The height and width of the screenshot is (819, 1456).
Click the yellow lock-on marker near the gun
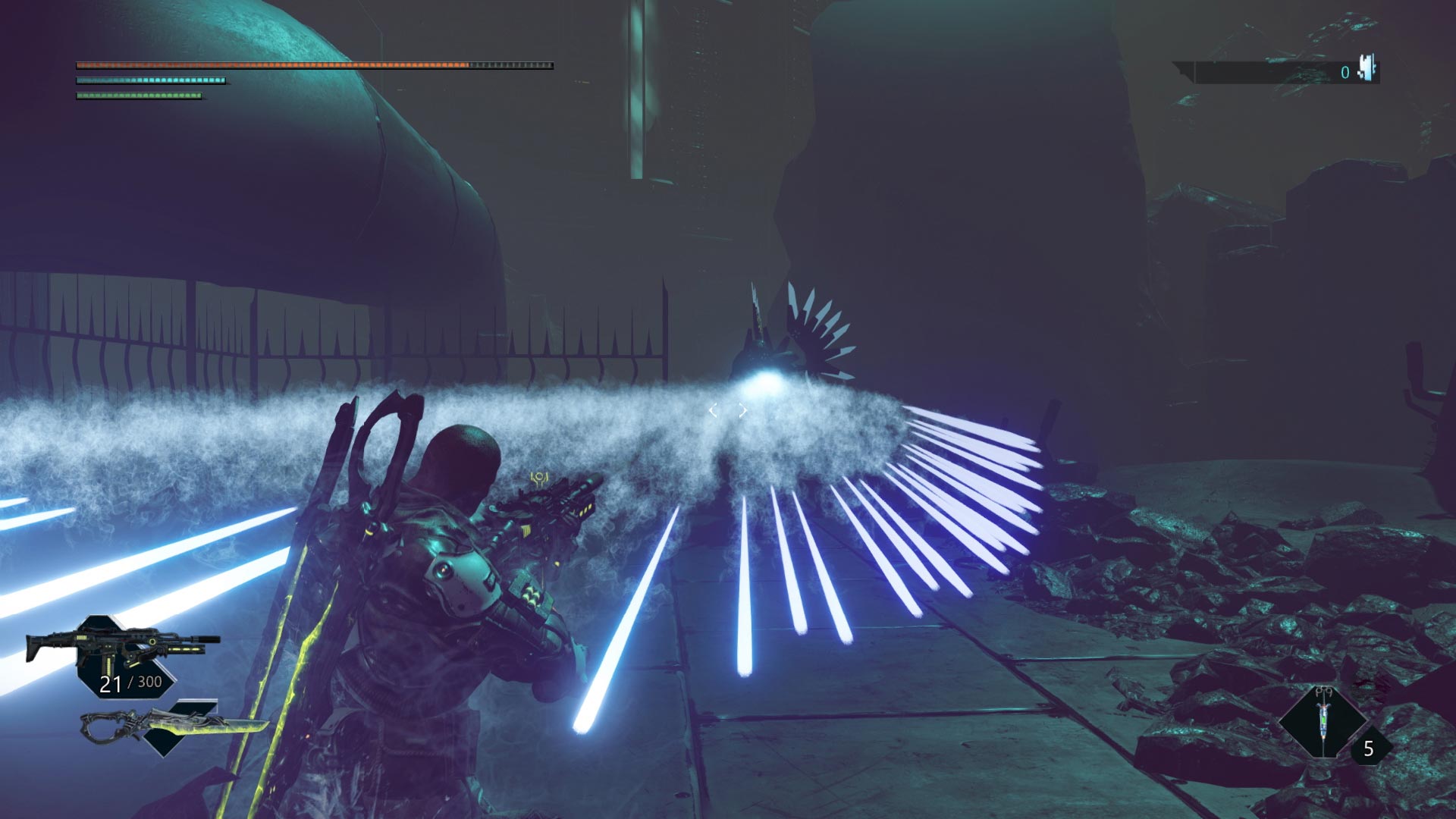[540, 478]
